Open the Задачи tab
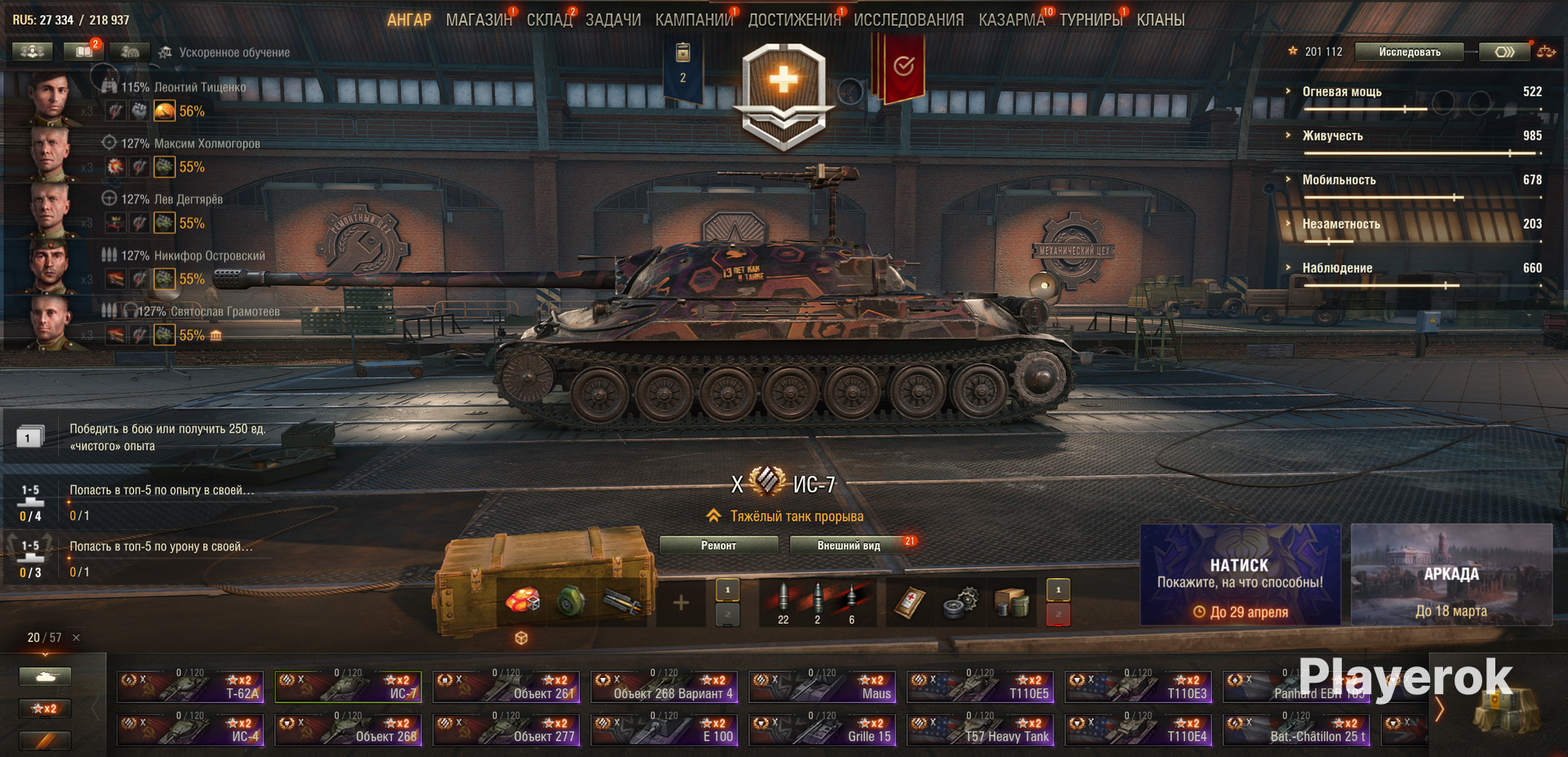The height and width of the screenshot is (757, 1568). coord(612,20)
